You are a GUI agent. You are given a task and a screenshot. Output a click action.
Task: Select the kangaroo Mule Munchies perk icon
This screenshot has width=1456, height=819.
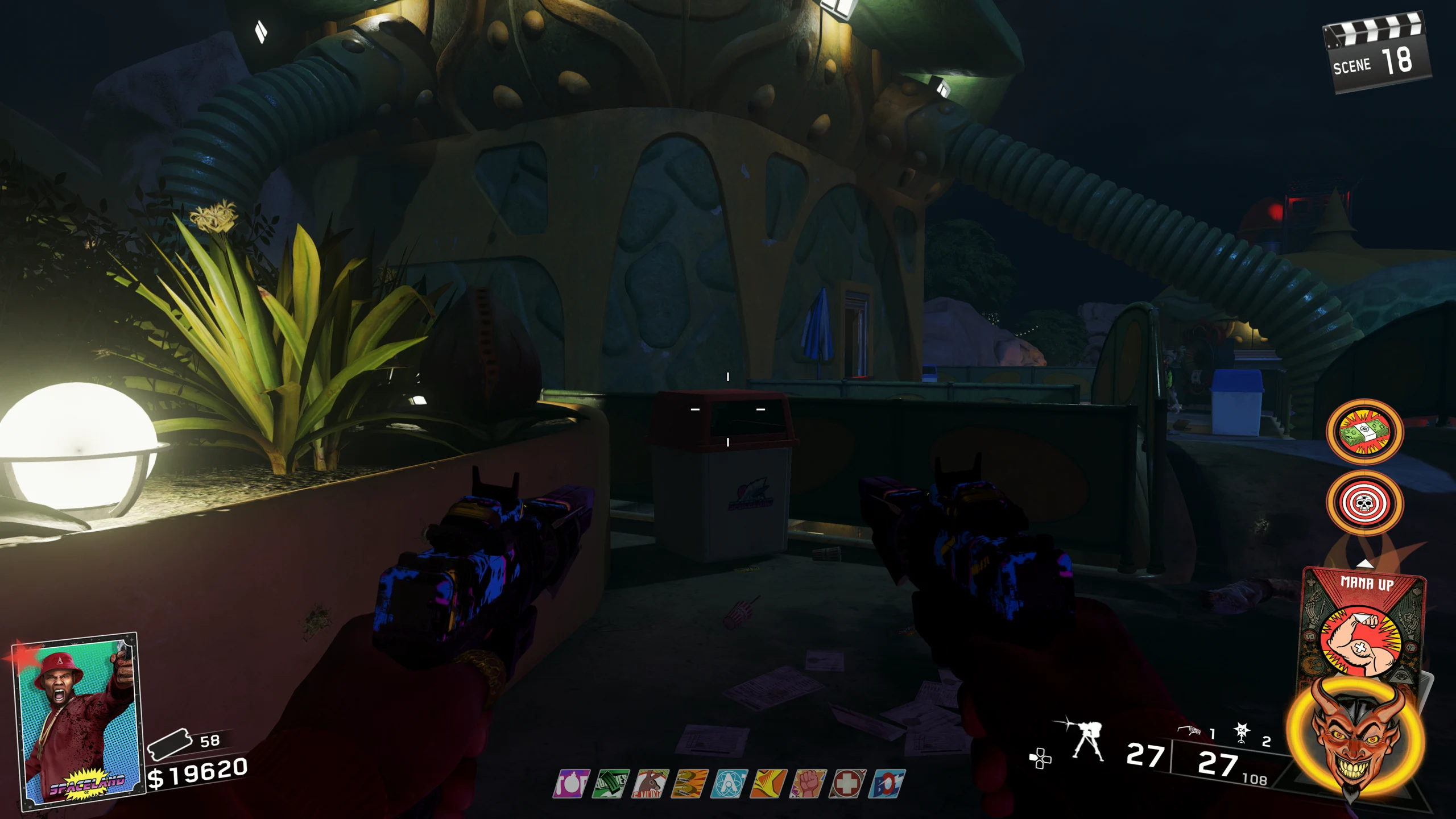(650, 784)
